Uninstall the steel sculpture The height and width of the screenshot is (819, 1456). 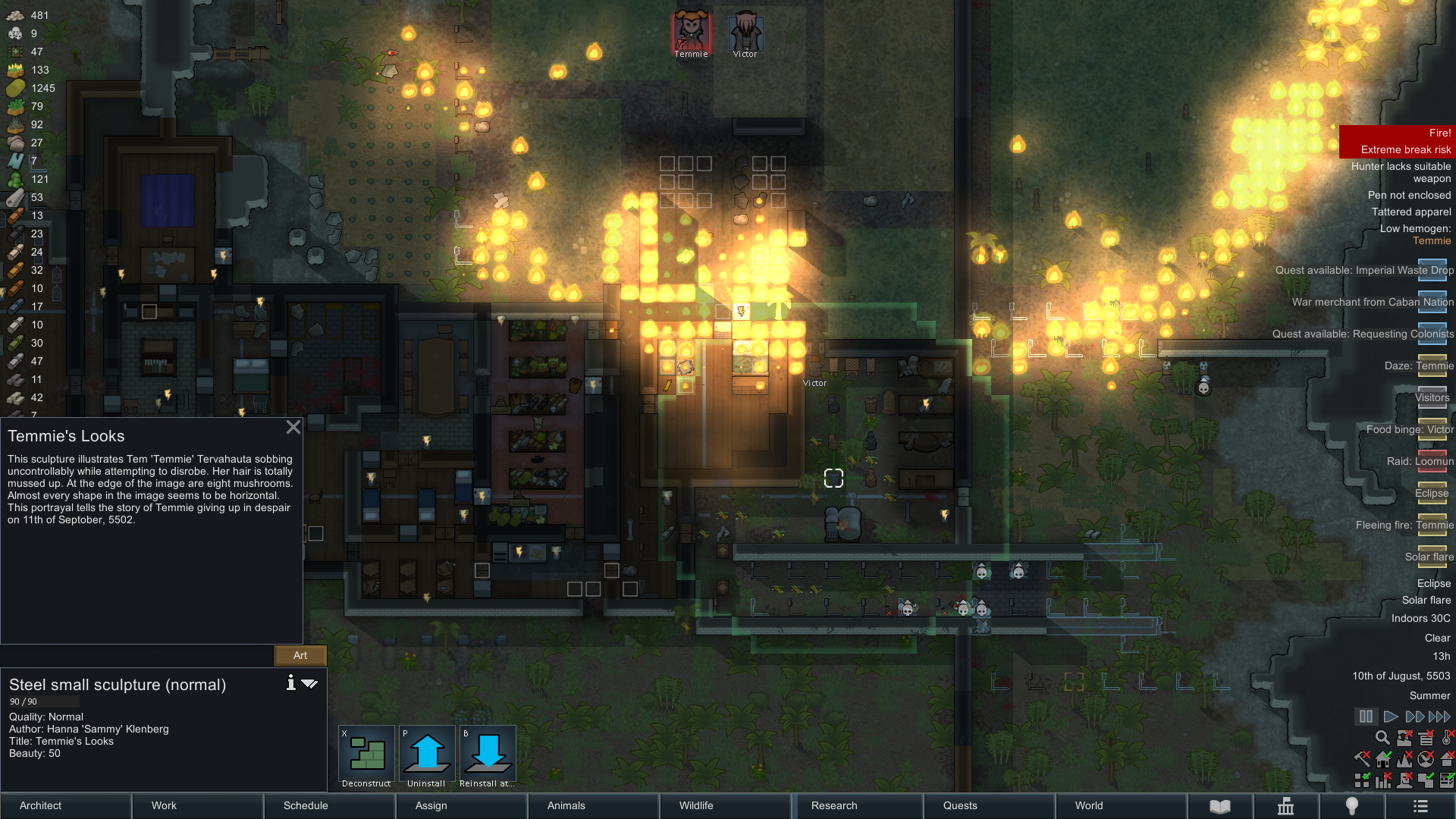[x=427, y=756]
